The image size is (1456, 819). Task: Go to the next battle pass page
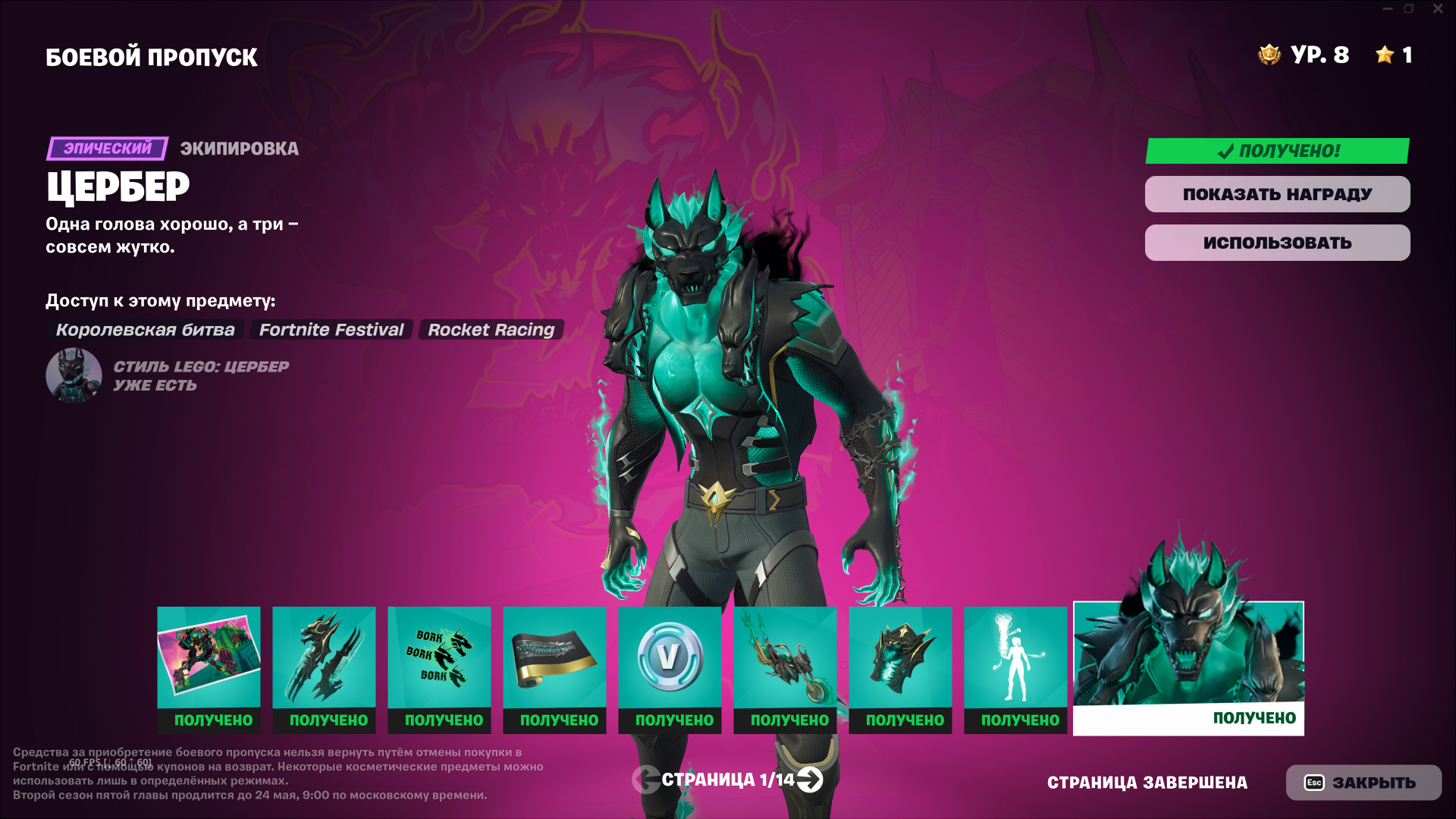tap(810, 780)
